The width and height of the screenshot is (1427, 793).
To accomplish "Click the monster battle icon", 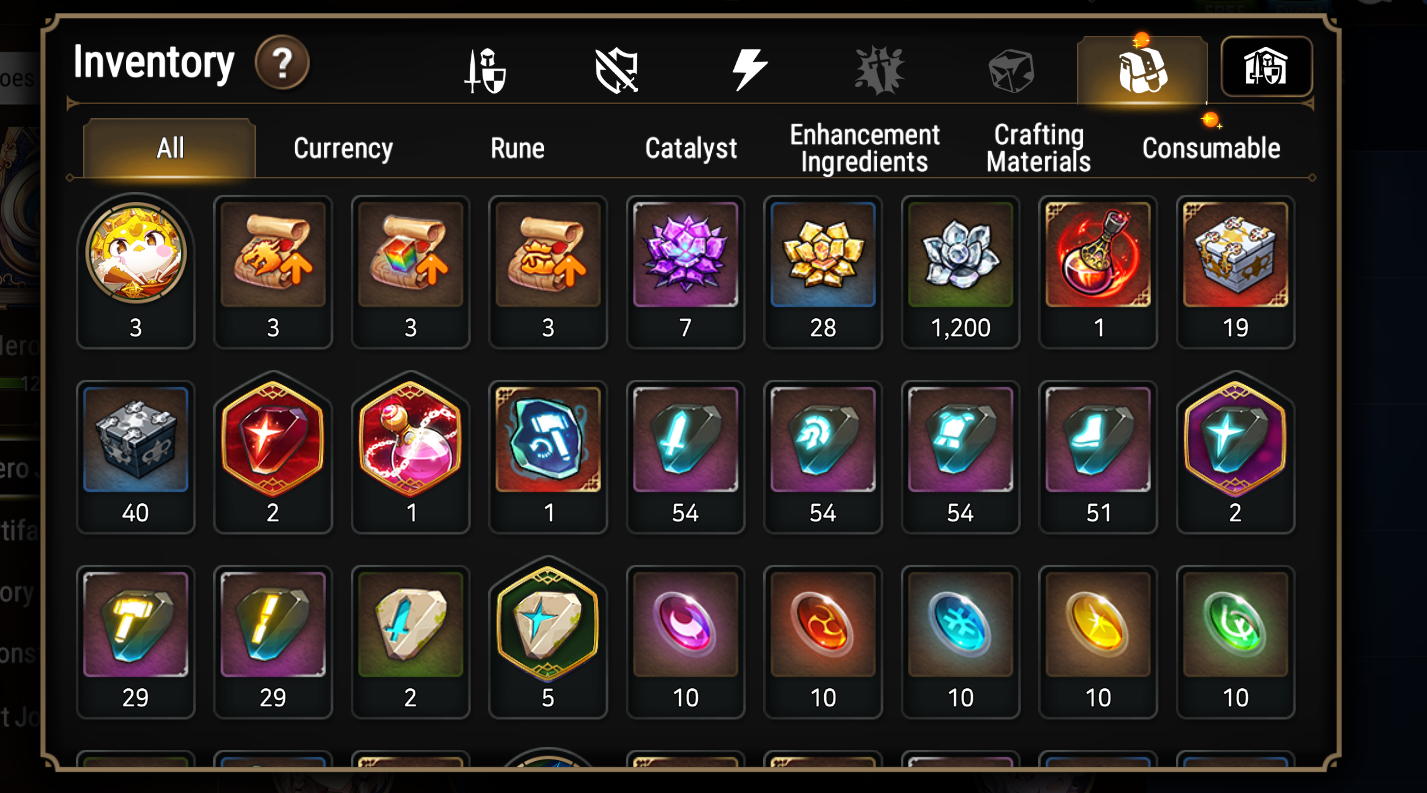I will point(880,67).
